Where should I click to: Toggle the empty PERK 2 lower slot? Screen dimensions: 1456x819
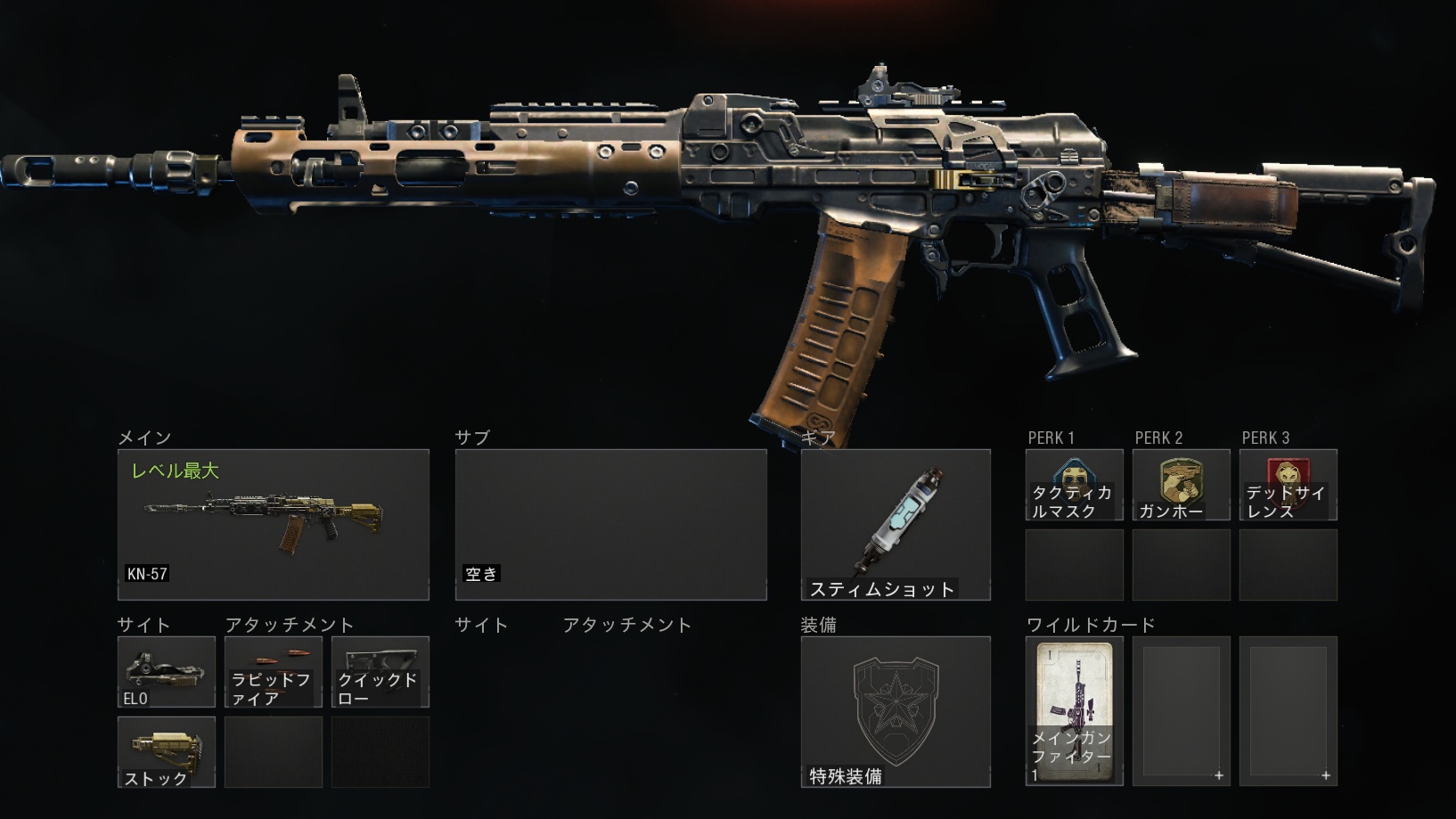coord(1181,563)
